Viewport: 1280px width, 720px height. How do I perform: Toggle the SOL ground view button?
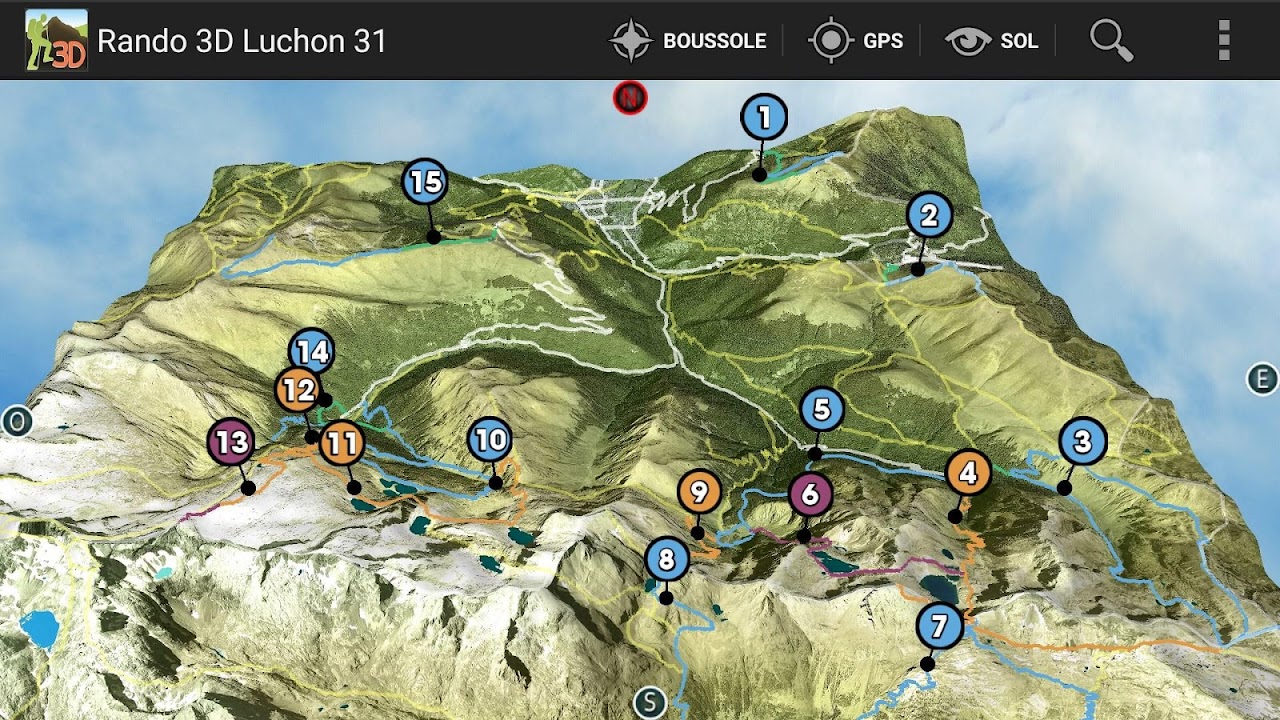coord(993,41)
